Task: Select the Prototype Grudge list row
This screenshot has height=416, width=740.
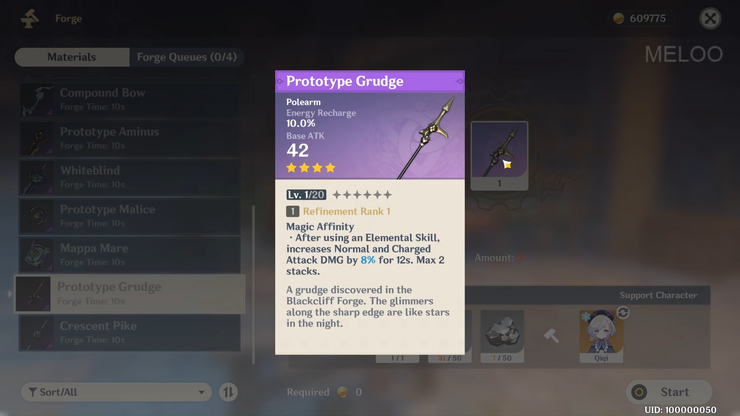Action: point(130,294)
